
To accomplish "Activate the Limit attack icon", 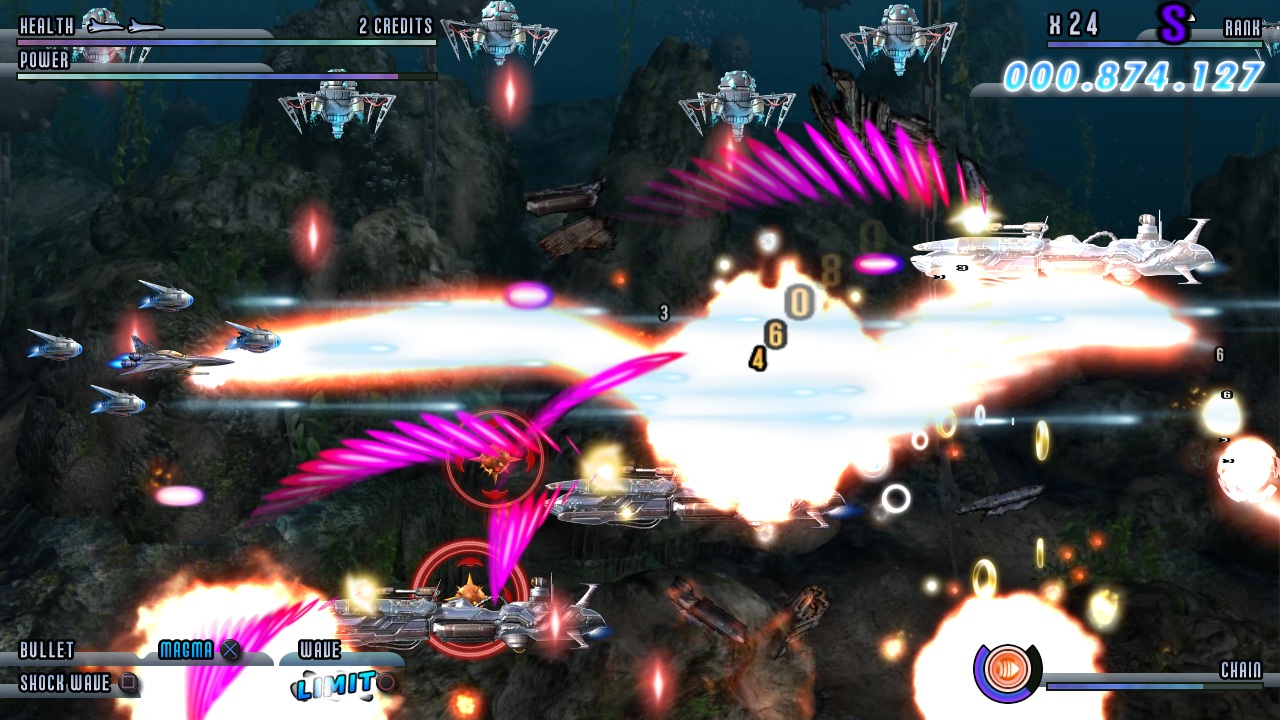I will click(335, 685).
